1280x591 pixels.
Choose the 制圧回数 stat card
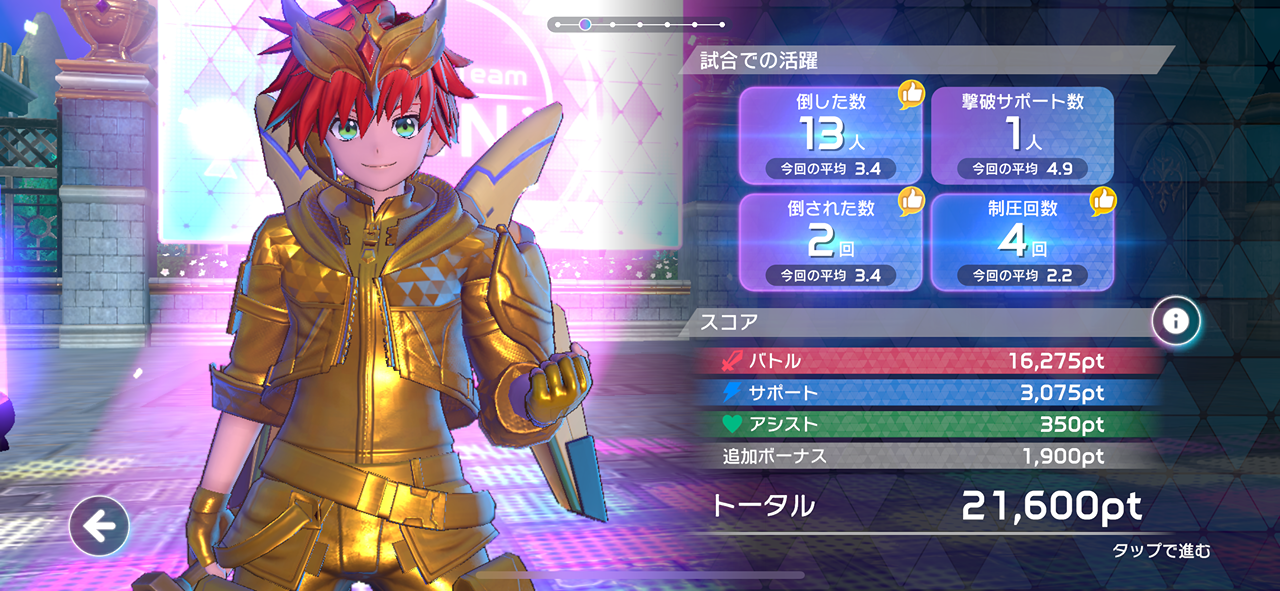coord(1022,242)
